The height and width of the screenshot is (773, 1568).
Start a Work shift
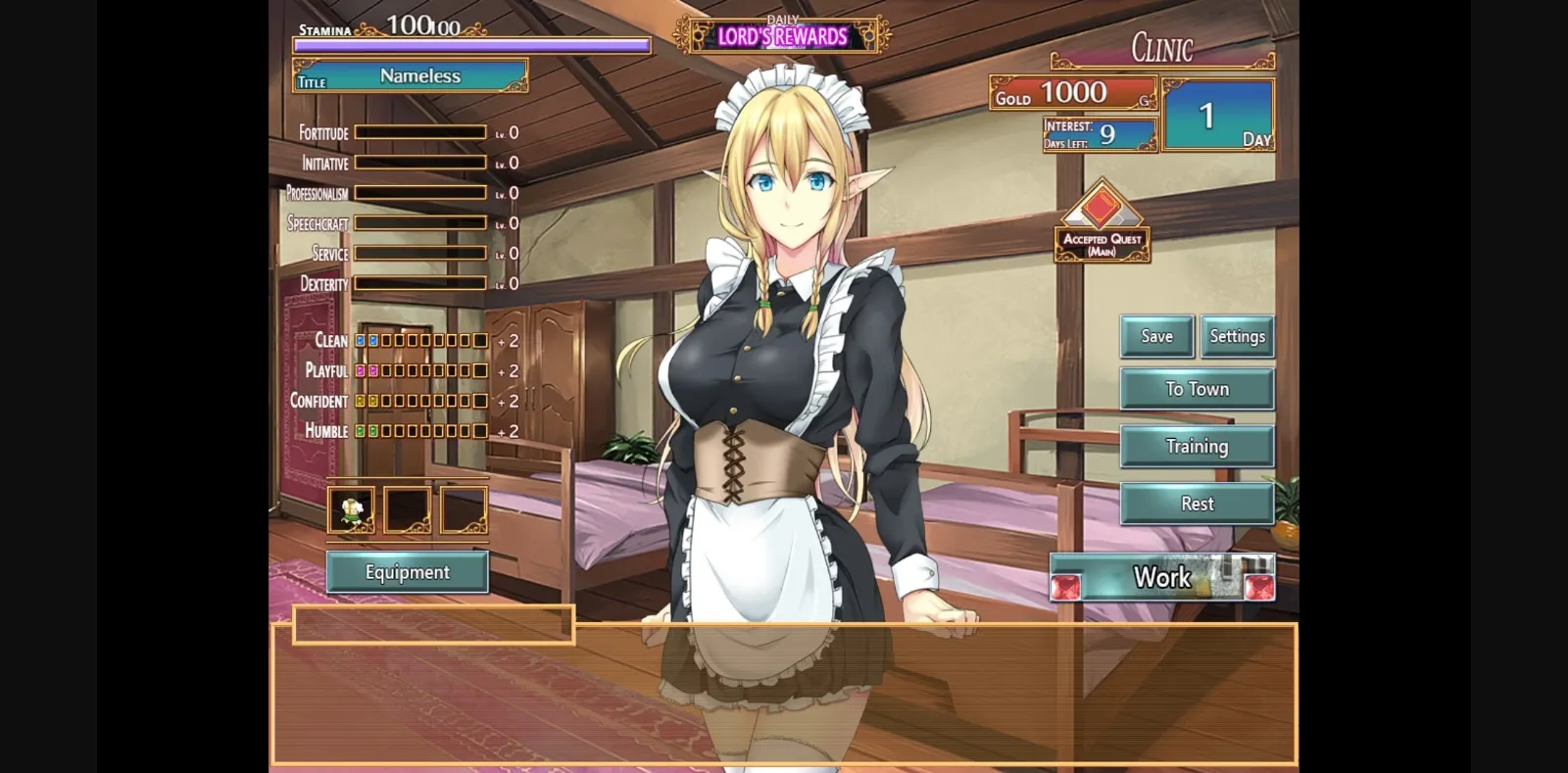click(1161, 577)
